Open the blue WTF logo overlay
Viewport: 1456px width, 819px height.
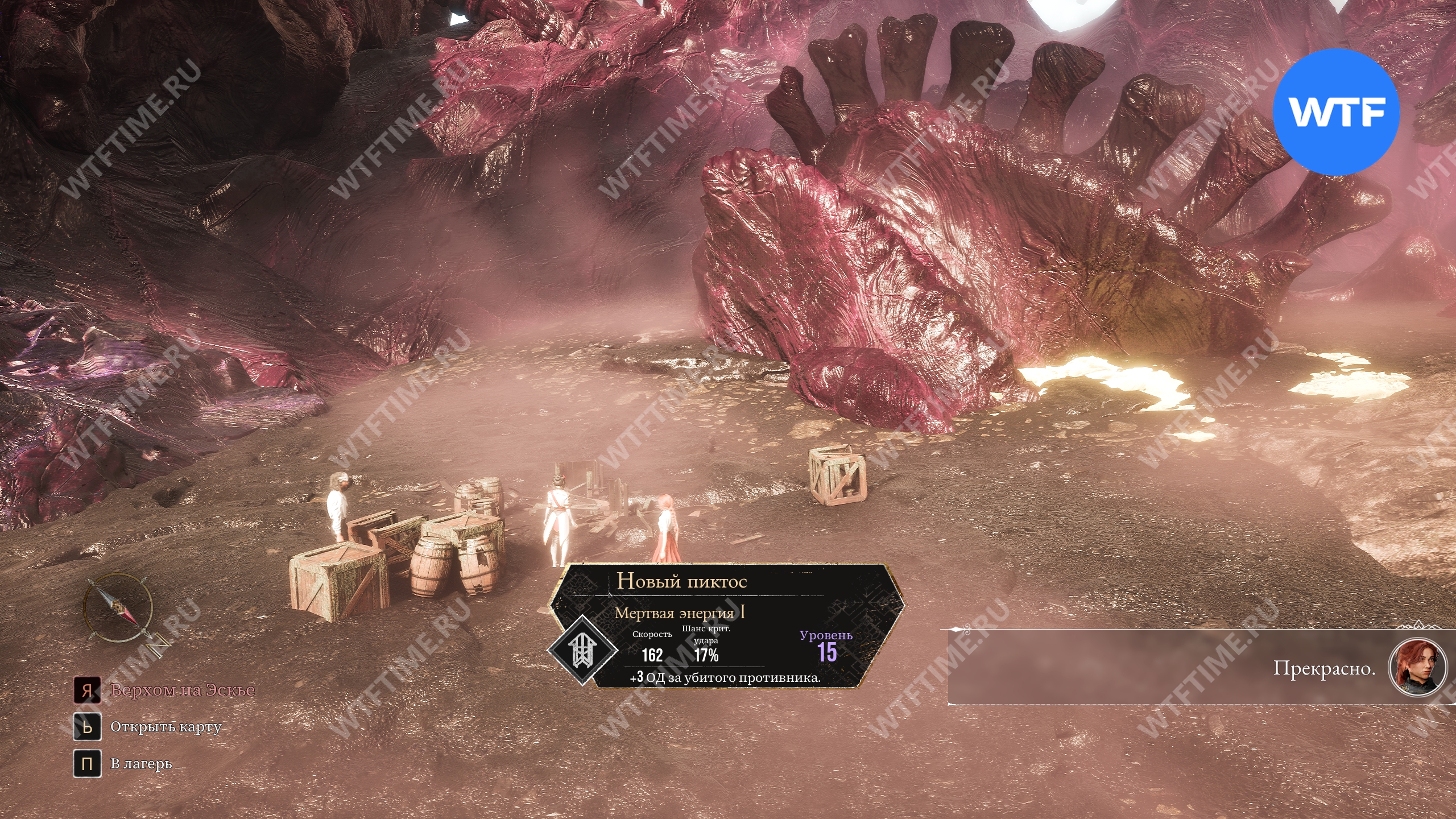1335,112
